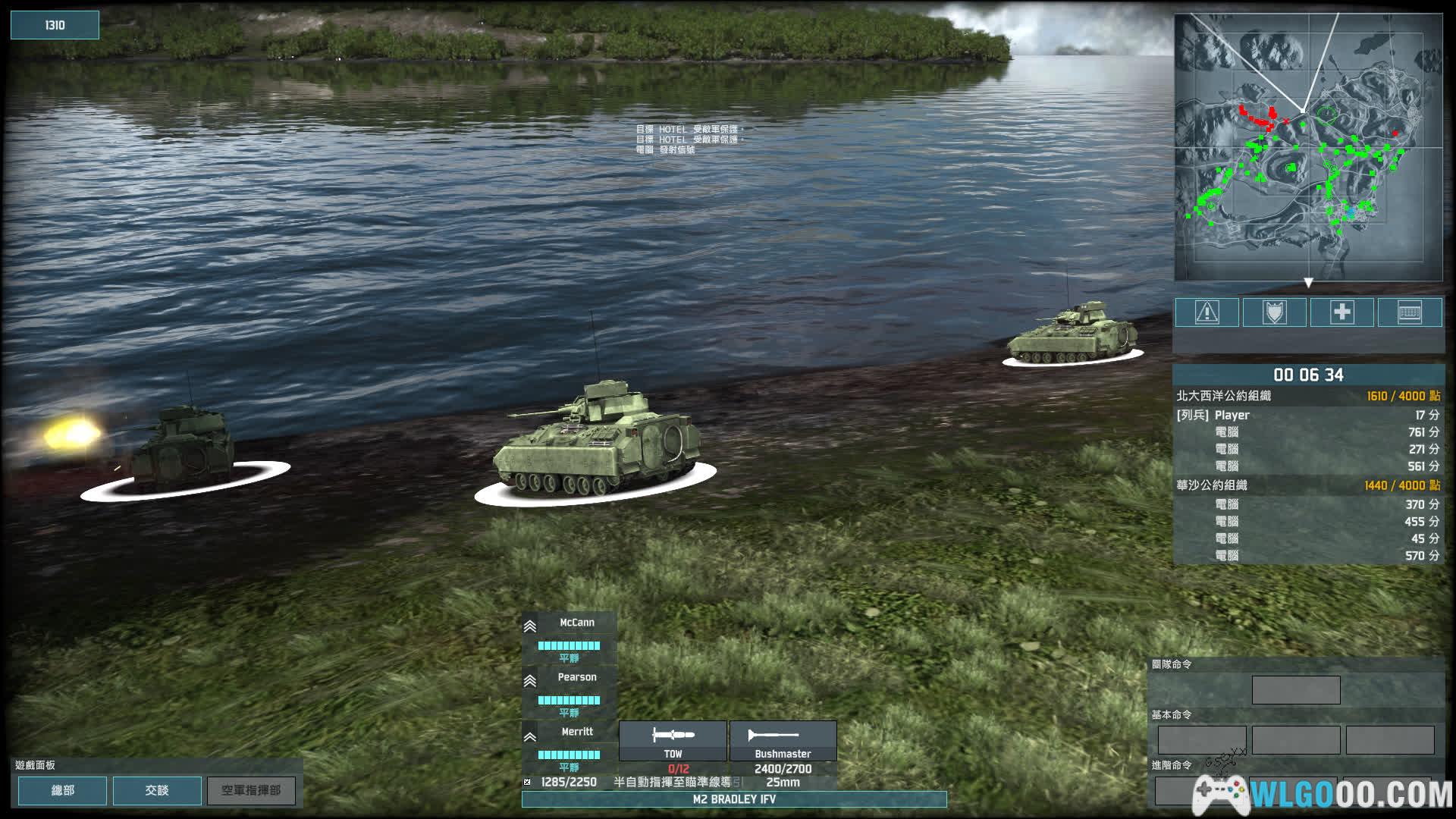Click on the tactical minimap

(x=1308, y=148)
